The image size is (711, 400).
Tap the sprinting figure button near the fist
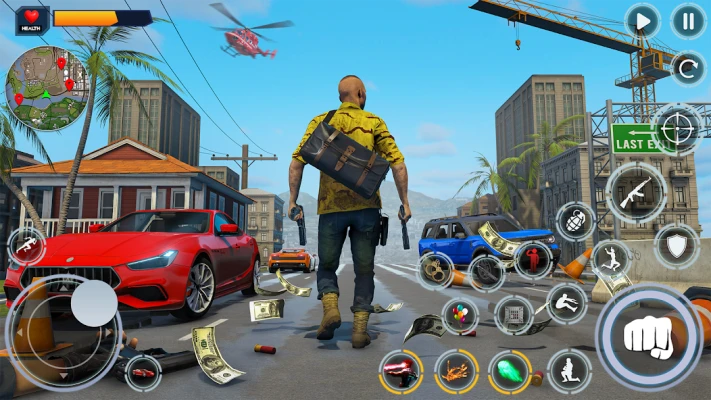click(612, 257)
